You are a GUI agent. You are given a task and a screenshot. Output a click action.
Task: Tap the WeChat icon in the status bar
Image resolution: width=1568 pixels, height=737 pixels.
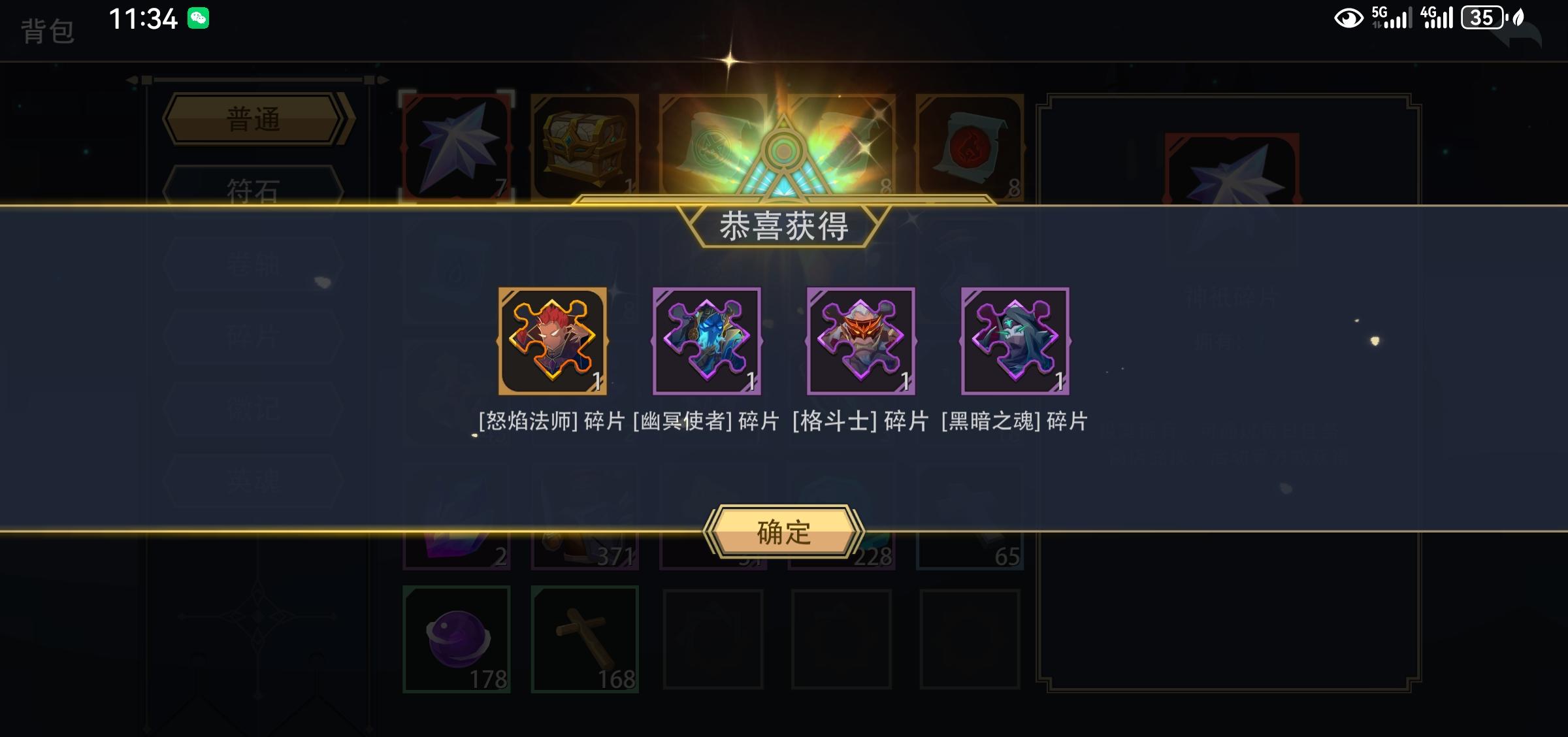pyautogui.click(x=197, y=20)
